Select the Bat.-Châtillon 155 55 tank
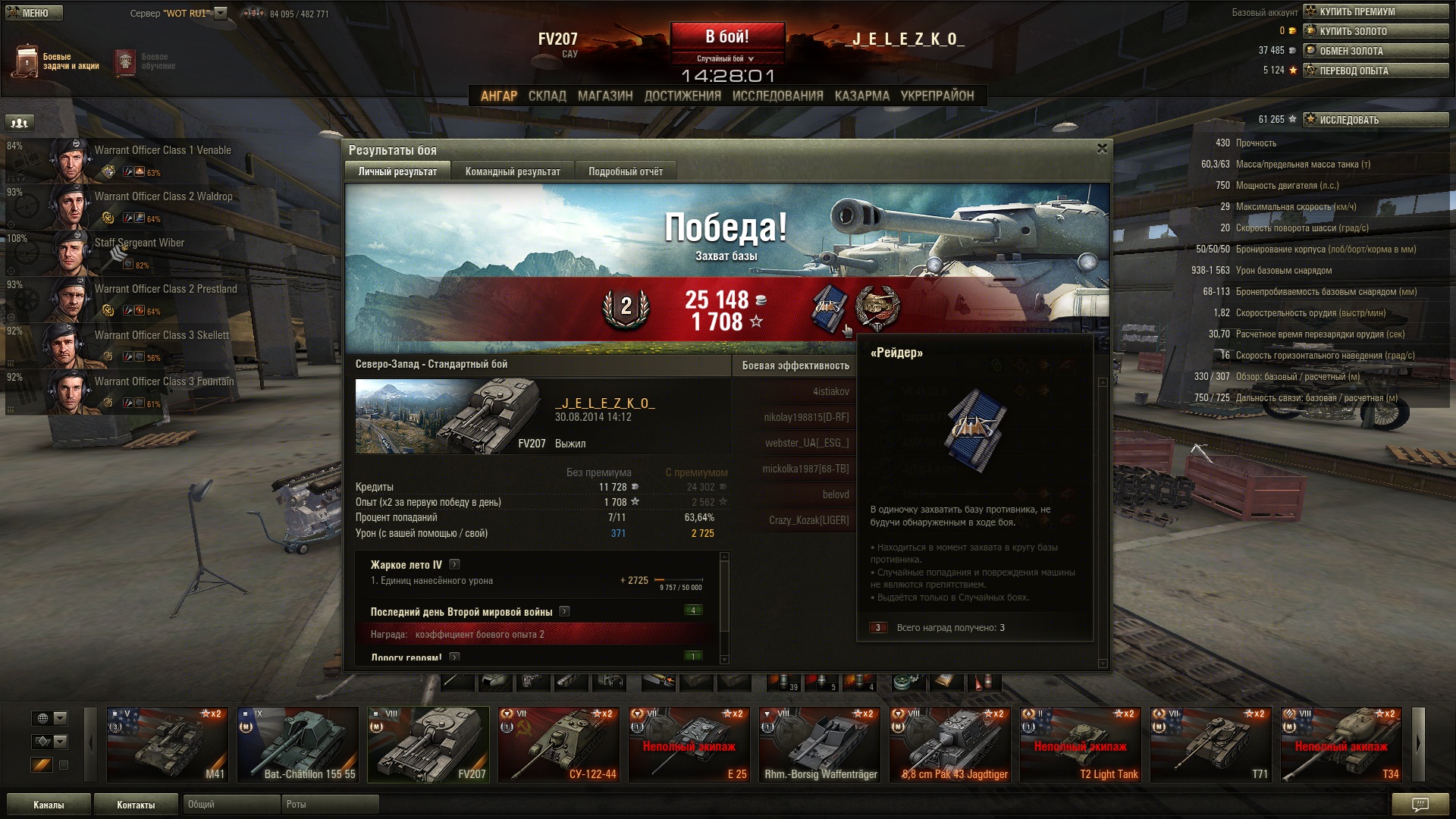1456x819 pixels. pyautogui.click(x=297, y=745)
